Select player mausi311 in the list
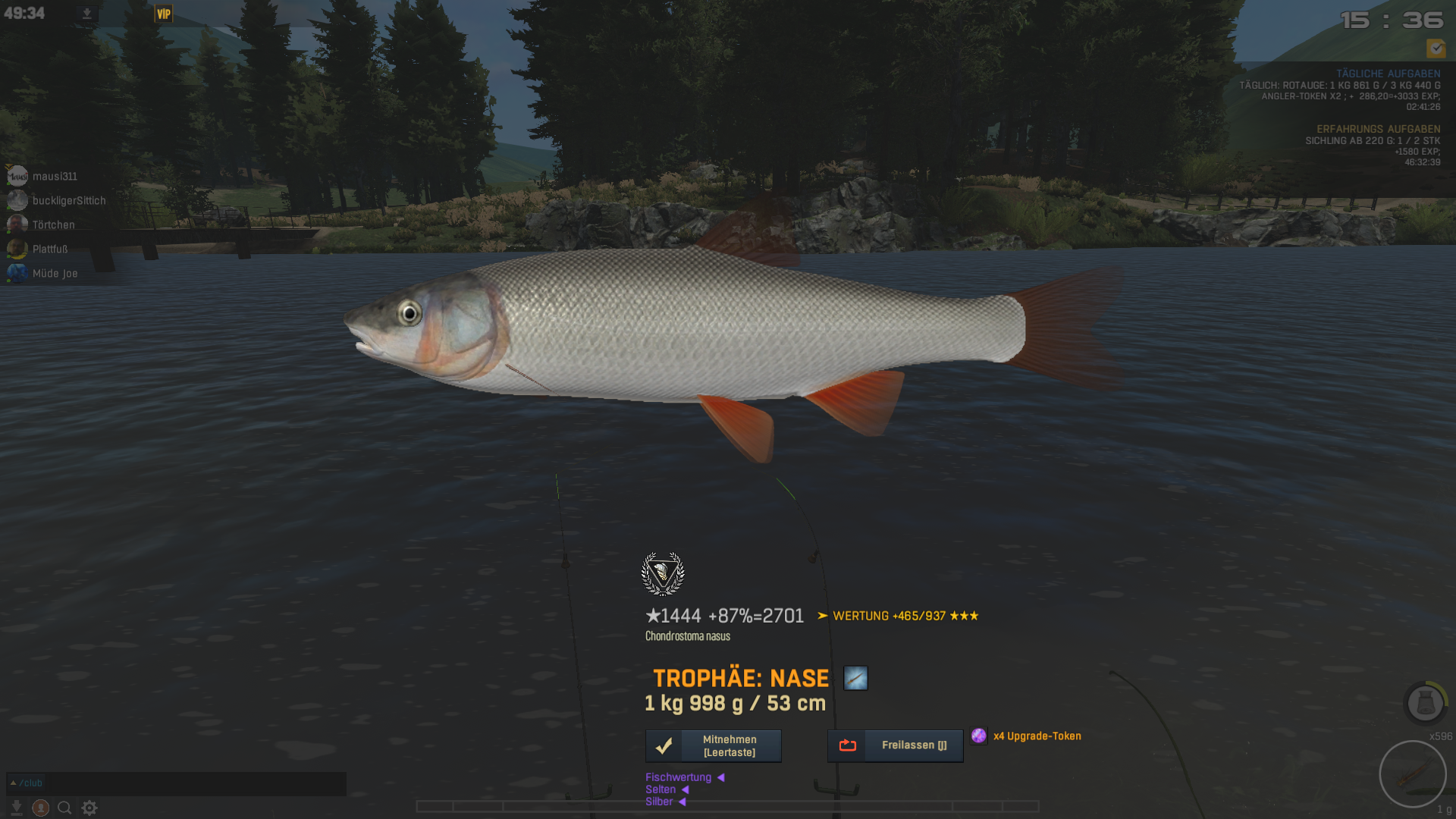 pyautogui.click(x=54, y=176)
